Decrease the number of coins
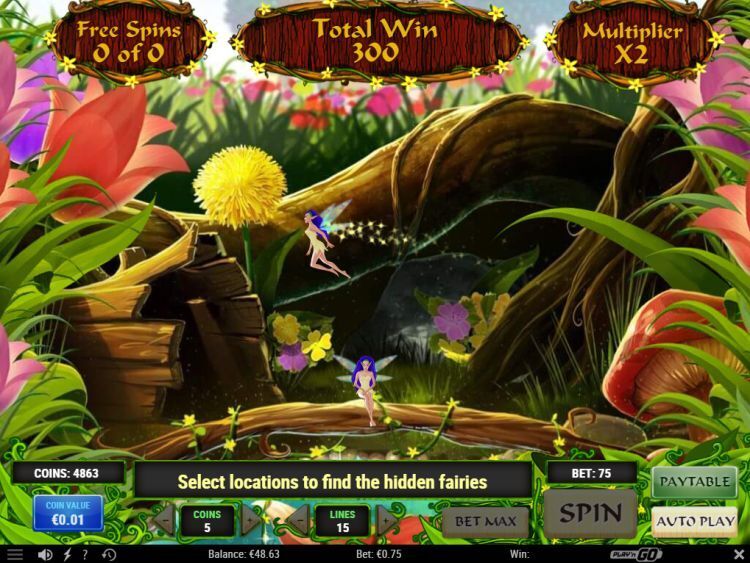The width and height of the screenshot is (750, 563). click(162, 520)
